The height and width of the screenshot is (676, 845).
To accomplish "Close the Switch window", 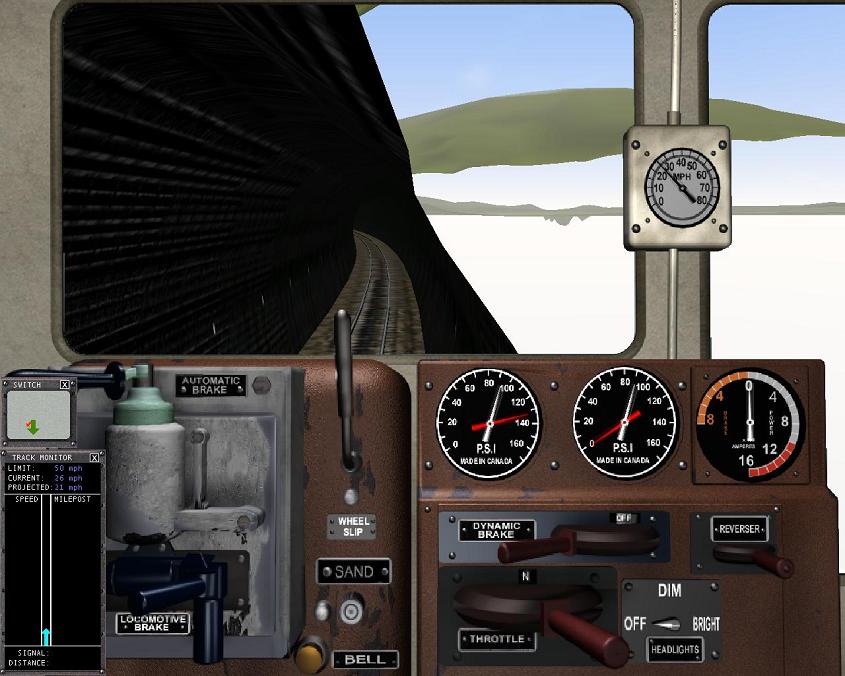I will [x=65, y=384].
